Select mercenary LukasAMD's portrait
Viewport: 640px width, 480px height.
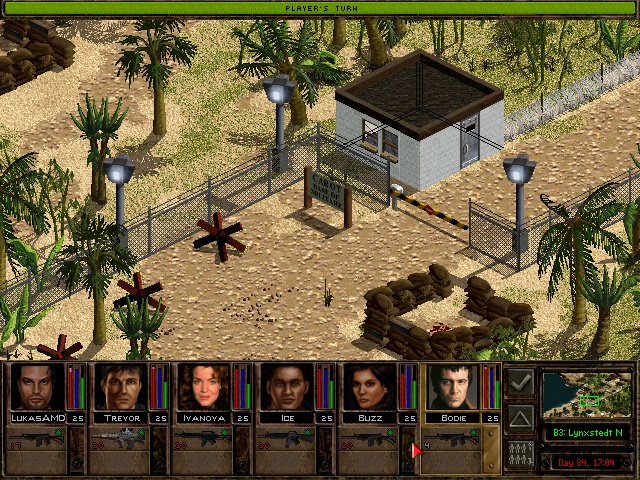click(x=37, y=388)
